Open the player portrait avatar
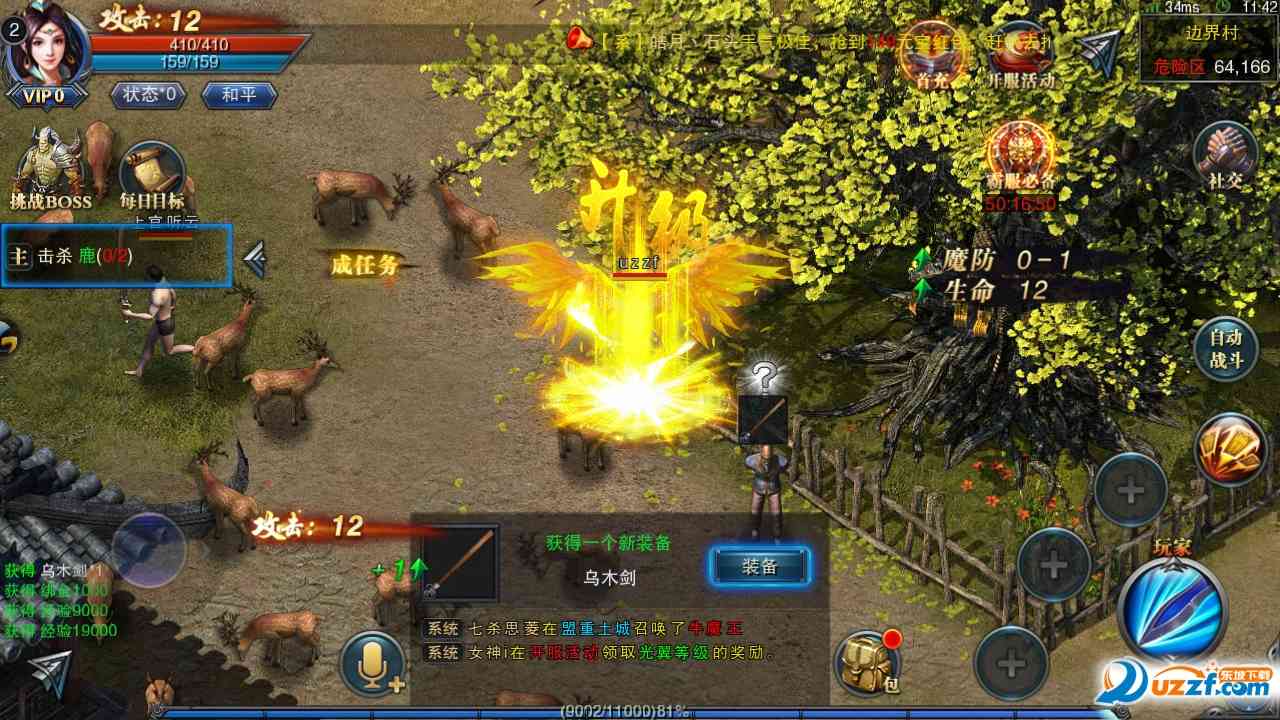This screenshot has height=720, width=1280. coord(47,45)
